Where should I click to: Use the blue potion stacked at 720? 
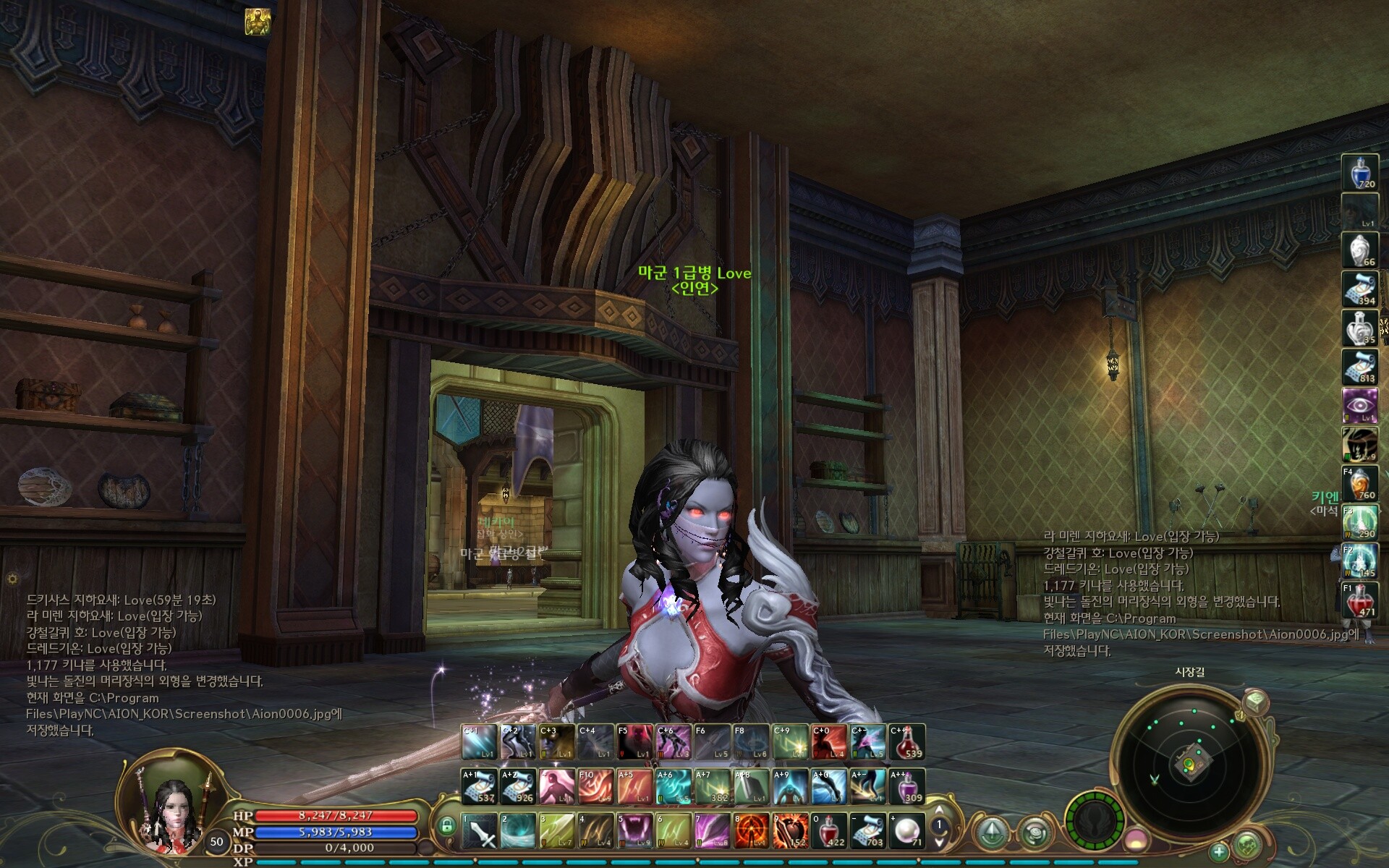[1359, 172]
